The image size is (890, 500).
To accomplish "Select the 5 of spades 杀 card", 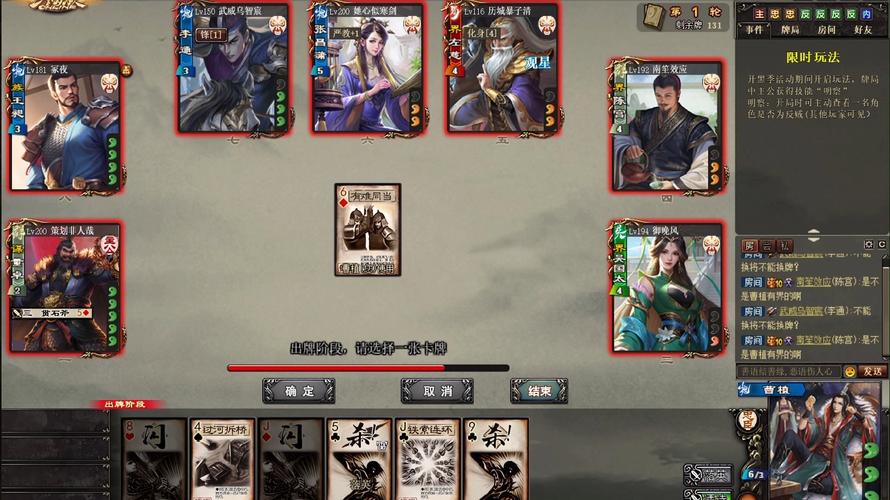I will click(x=359, y=460).
